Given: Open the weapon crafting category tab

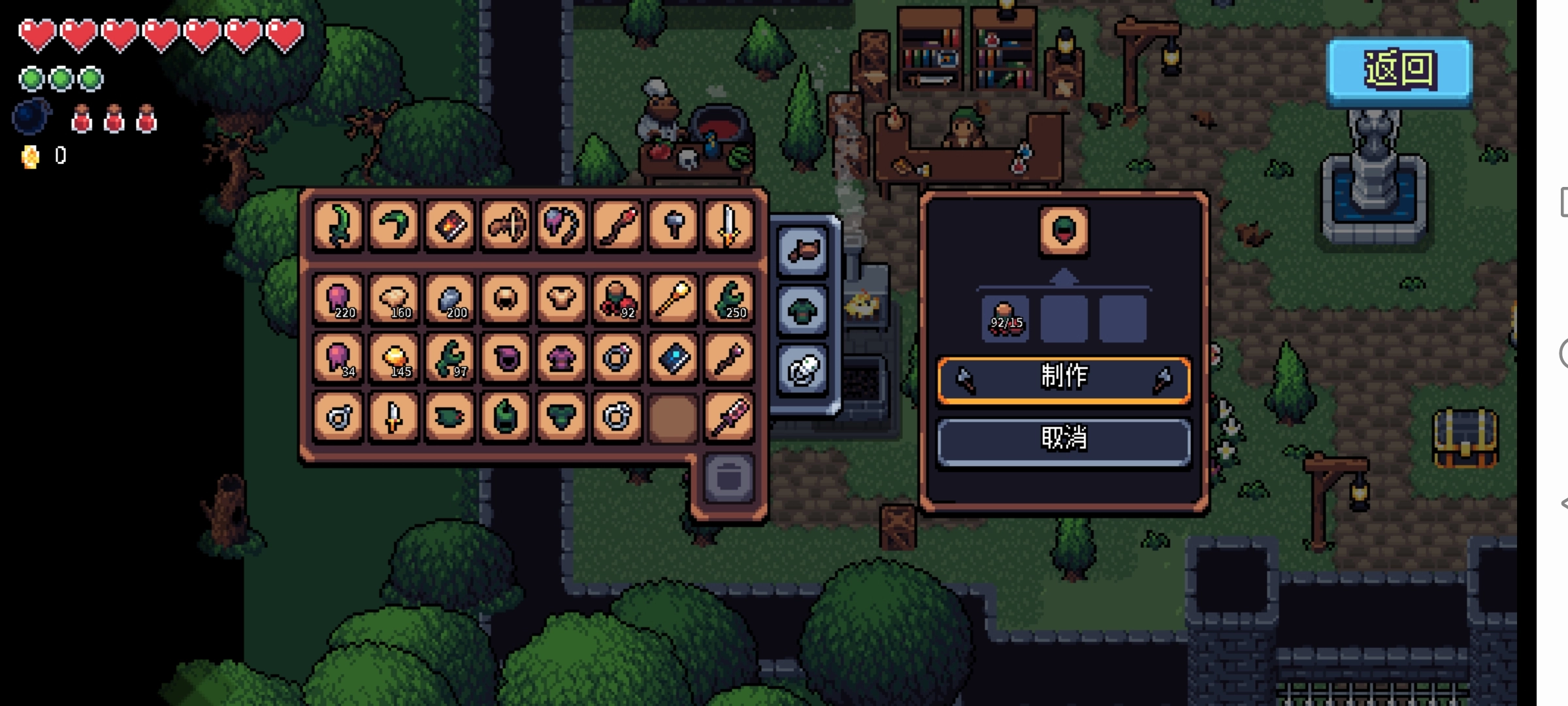Looking at the screenshot, I should click(x=803, y=250).
